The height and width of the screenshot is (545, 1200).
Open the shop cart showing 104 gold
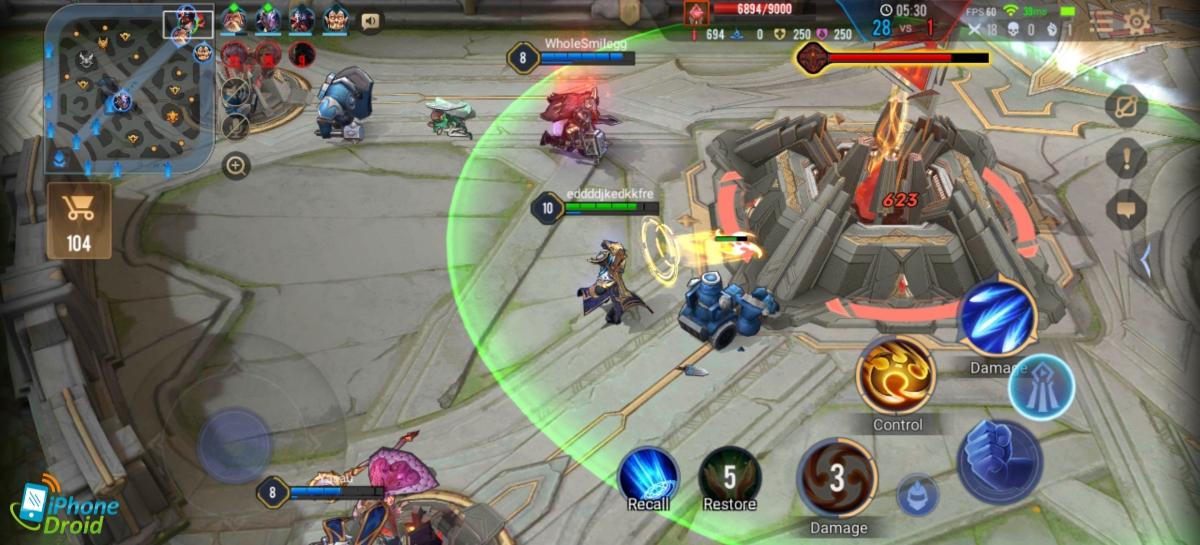pos(78,220)
